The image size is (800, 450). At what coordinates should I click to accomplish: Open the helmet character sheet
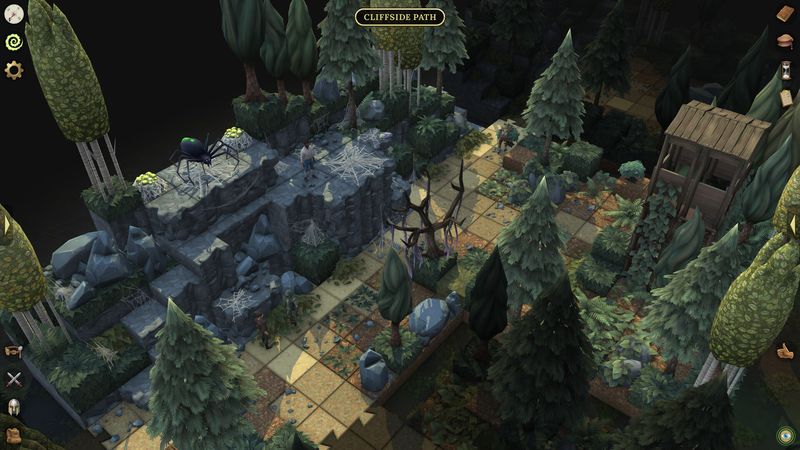pyautogui.click(x=14, y=407)
